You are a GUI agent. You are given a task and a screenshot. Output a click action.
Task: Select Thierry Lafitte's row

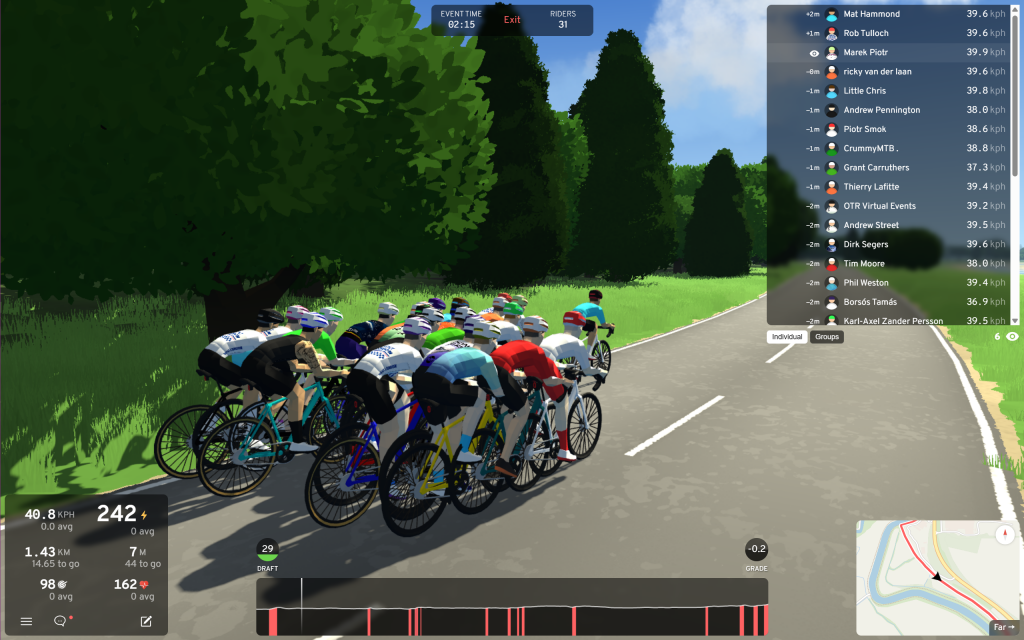890,187
